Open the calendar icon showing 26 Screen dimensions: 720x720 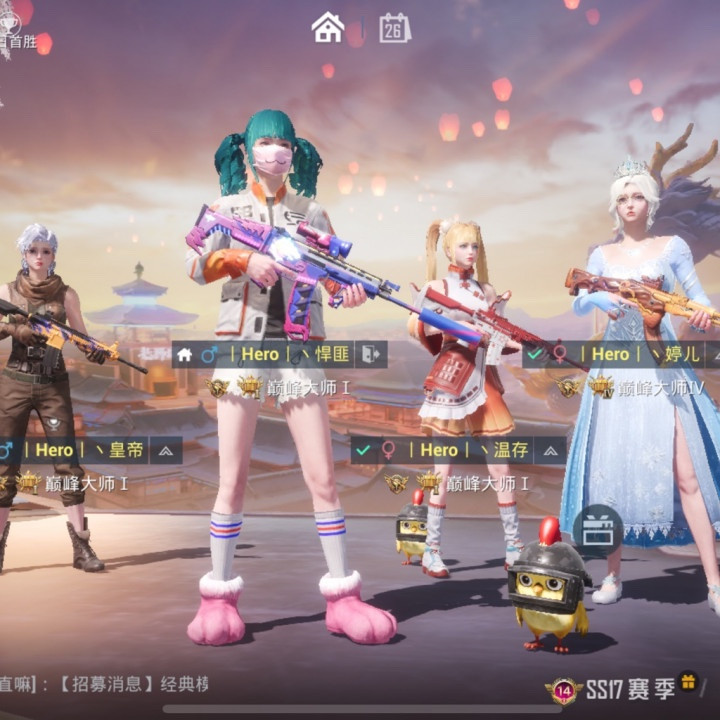395,28
